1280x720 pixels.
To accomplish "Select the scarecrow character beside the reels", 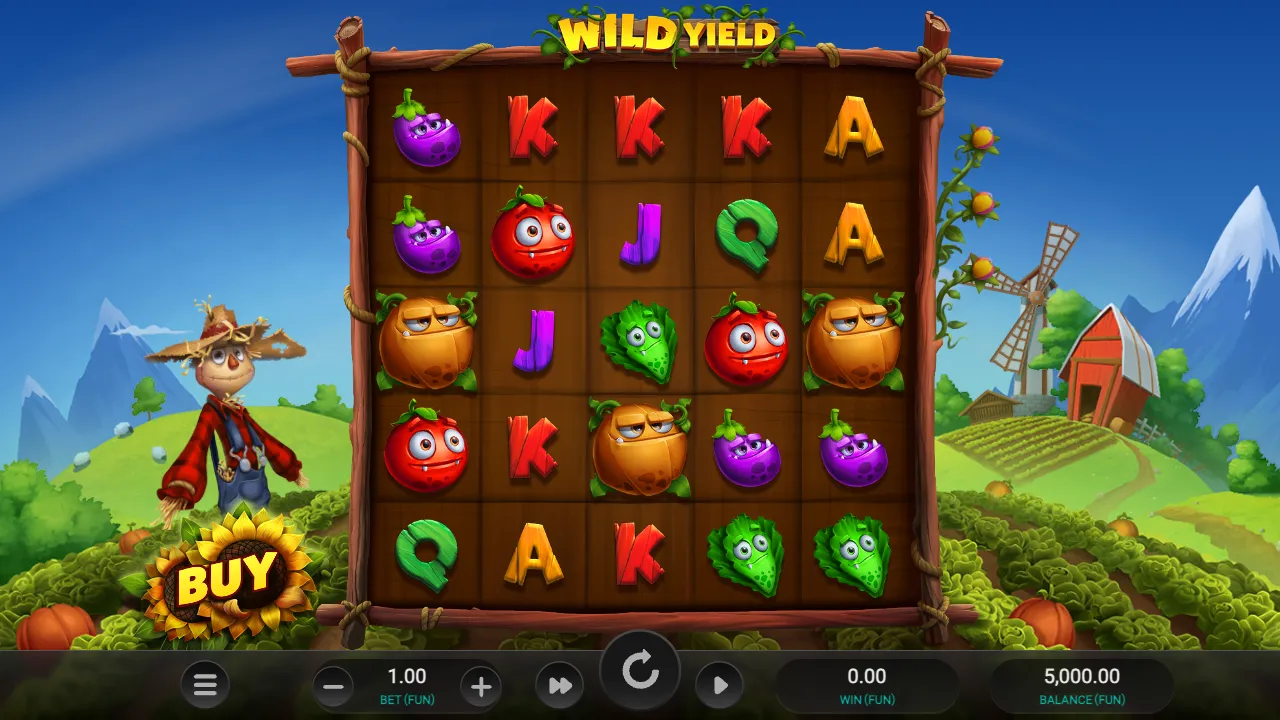I will point(230,400).
